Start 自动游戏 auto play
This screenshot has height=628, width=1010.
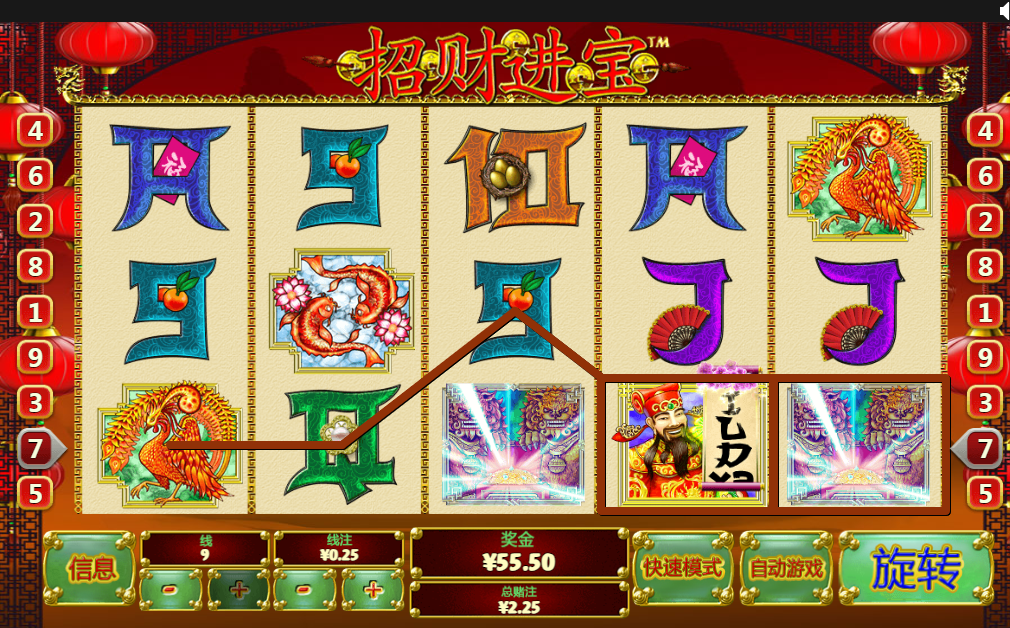click(x=786, y=568)
